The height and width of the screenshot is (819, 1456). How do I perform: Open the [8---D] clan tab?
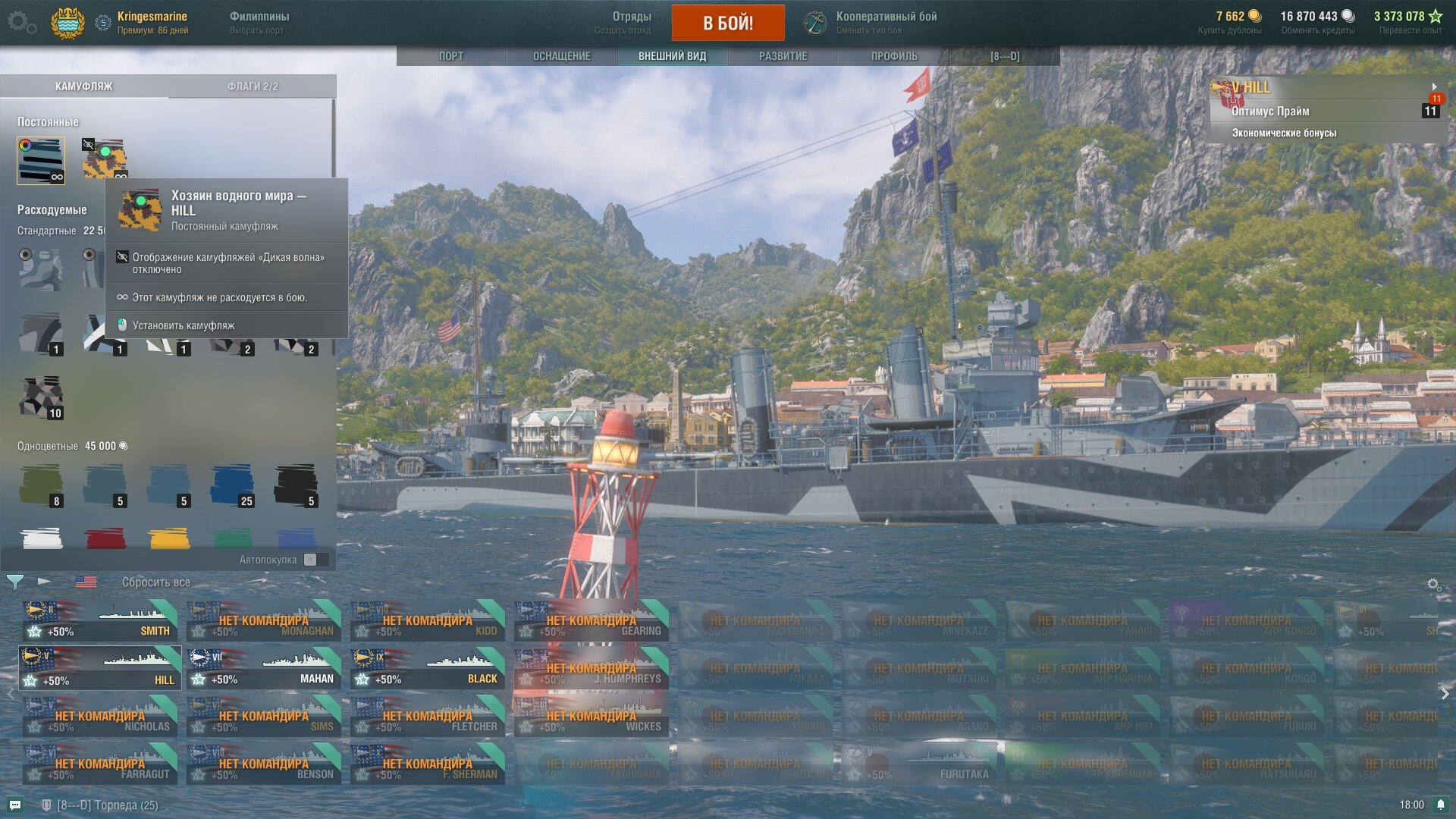[x=1004, y=56]
